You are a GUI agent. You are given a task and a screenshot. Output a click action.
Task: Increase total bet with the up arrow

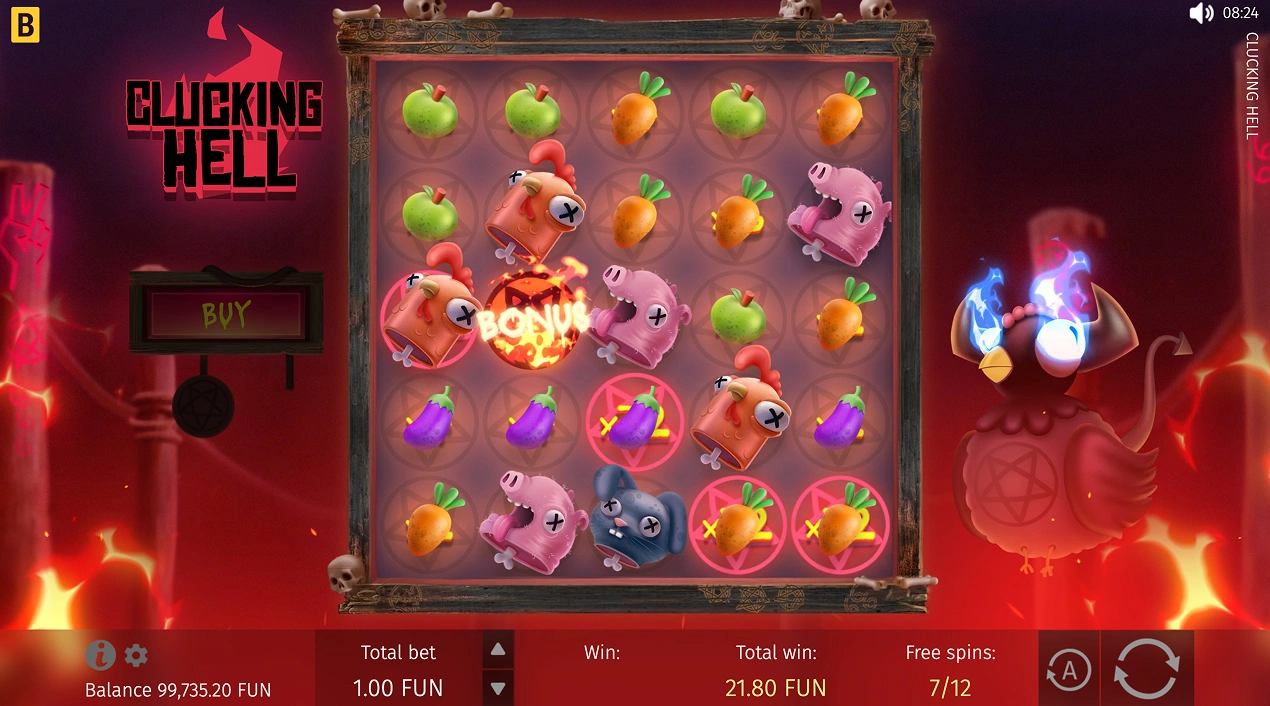tap(498, 649)
